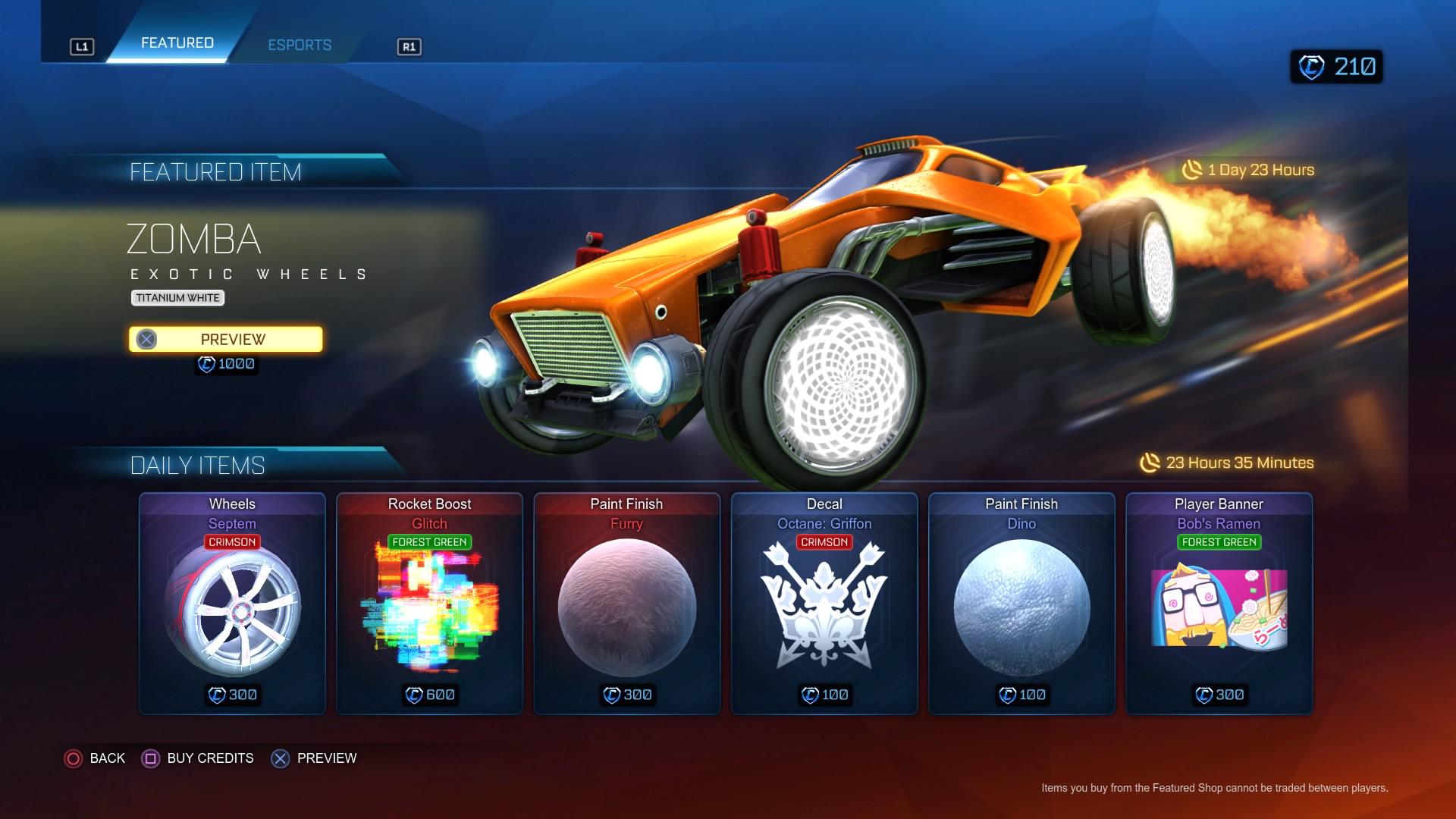Click the credits balance icon showing 210

point(1314,66)
